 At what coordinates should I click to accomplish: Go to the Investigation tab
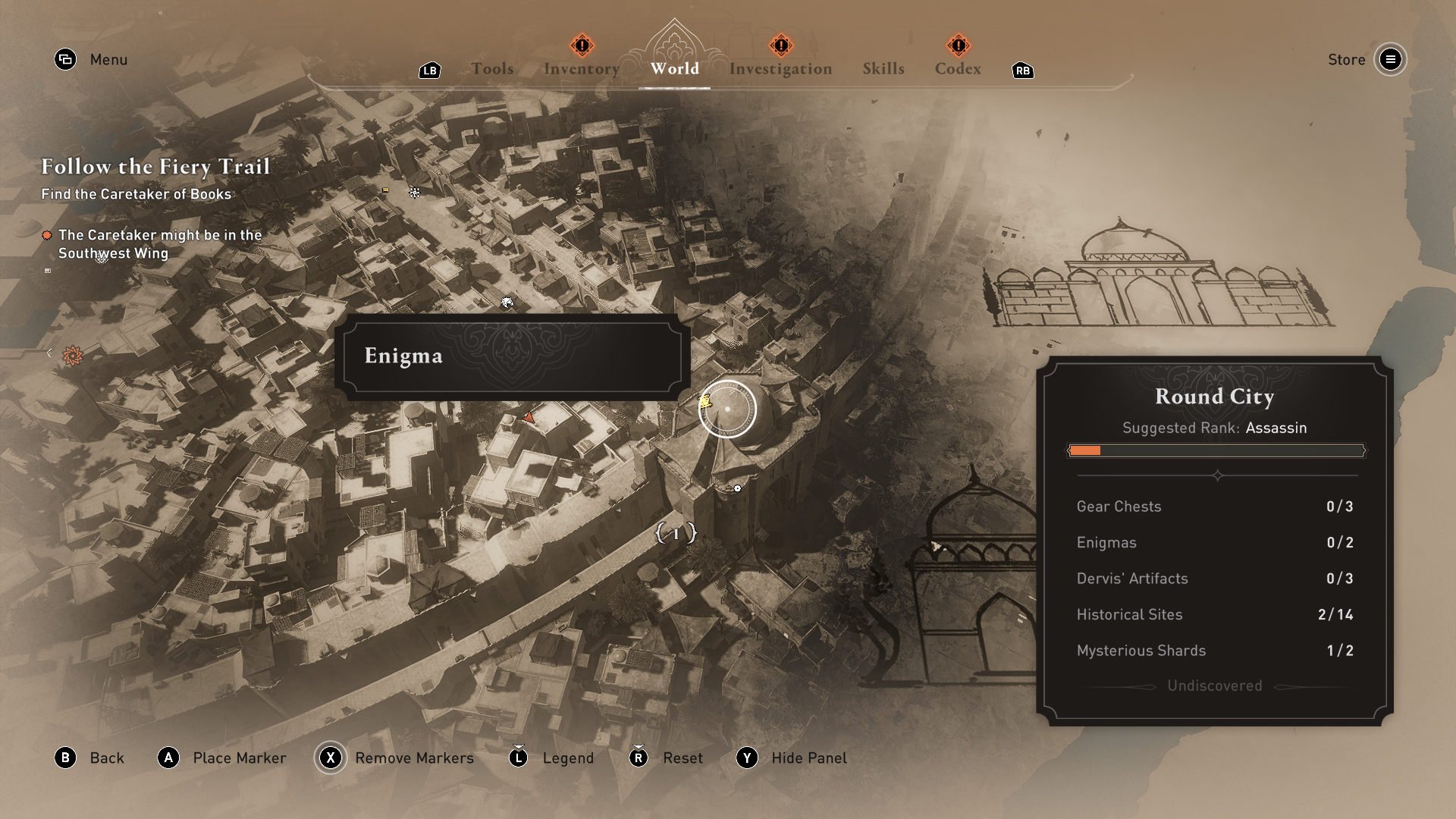[x=780, y=69]
